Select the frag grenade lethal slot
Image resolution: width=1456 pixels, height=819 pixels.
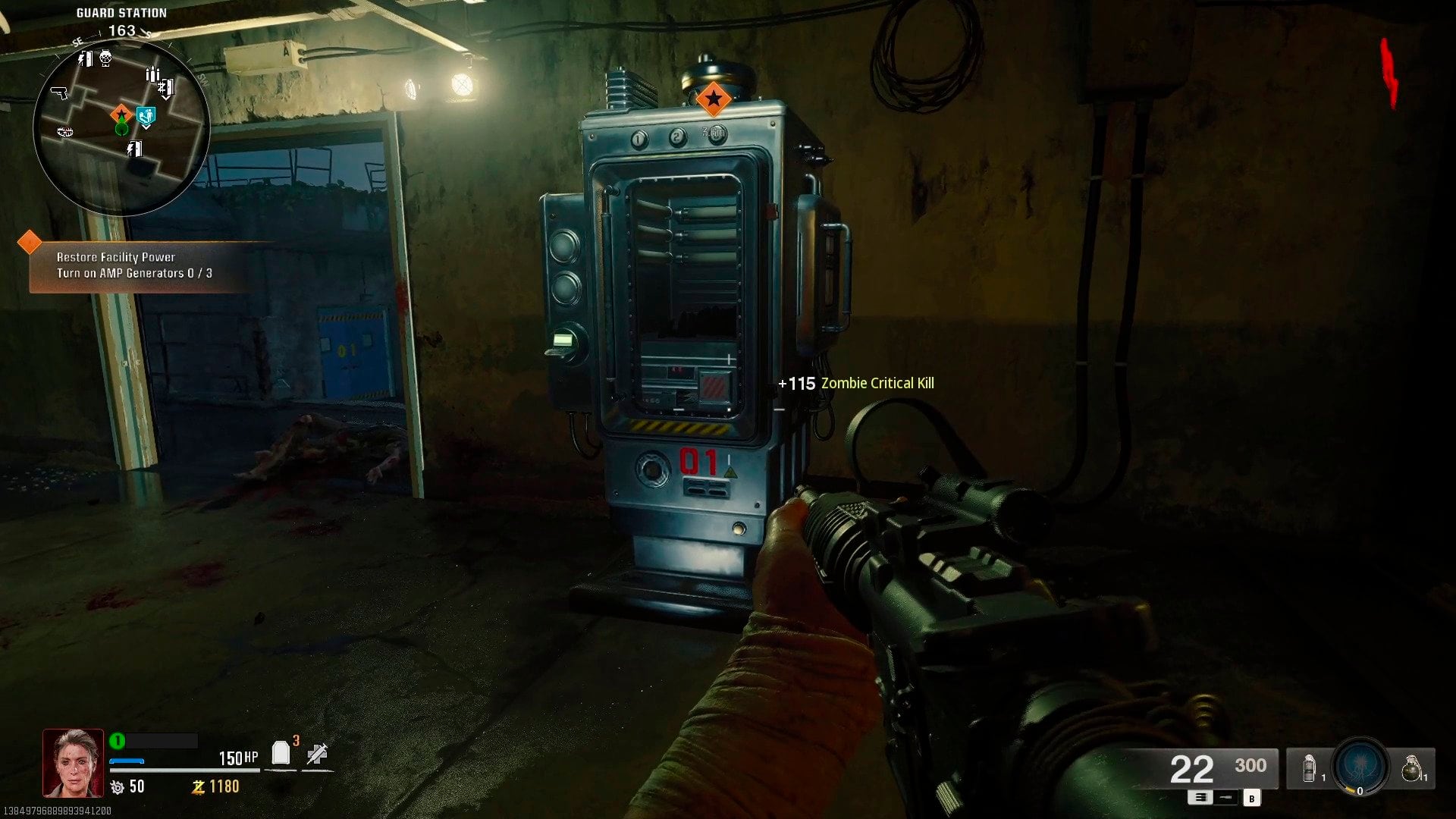(x=1410, y=769)
